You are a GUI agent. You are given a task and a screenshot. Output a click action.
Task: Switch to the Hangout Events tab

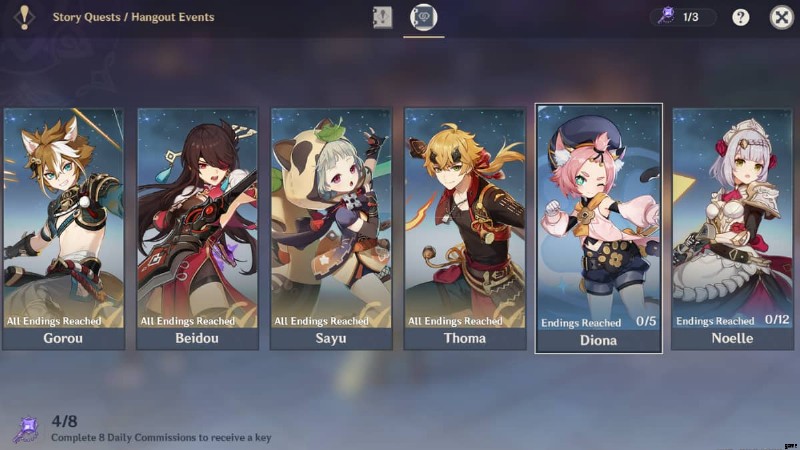tap(424, 17)
